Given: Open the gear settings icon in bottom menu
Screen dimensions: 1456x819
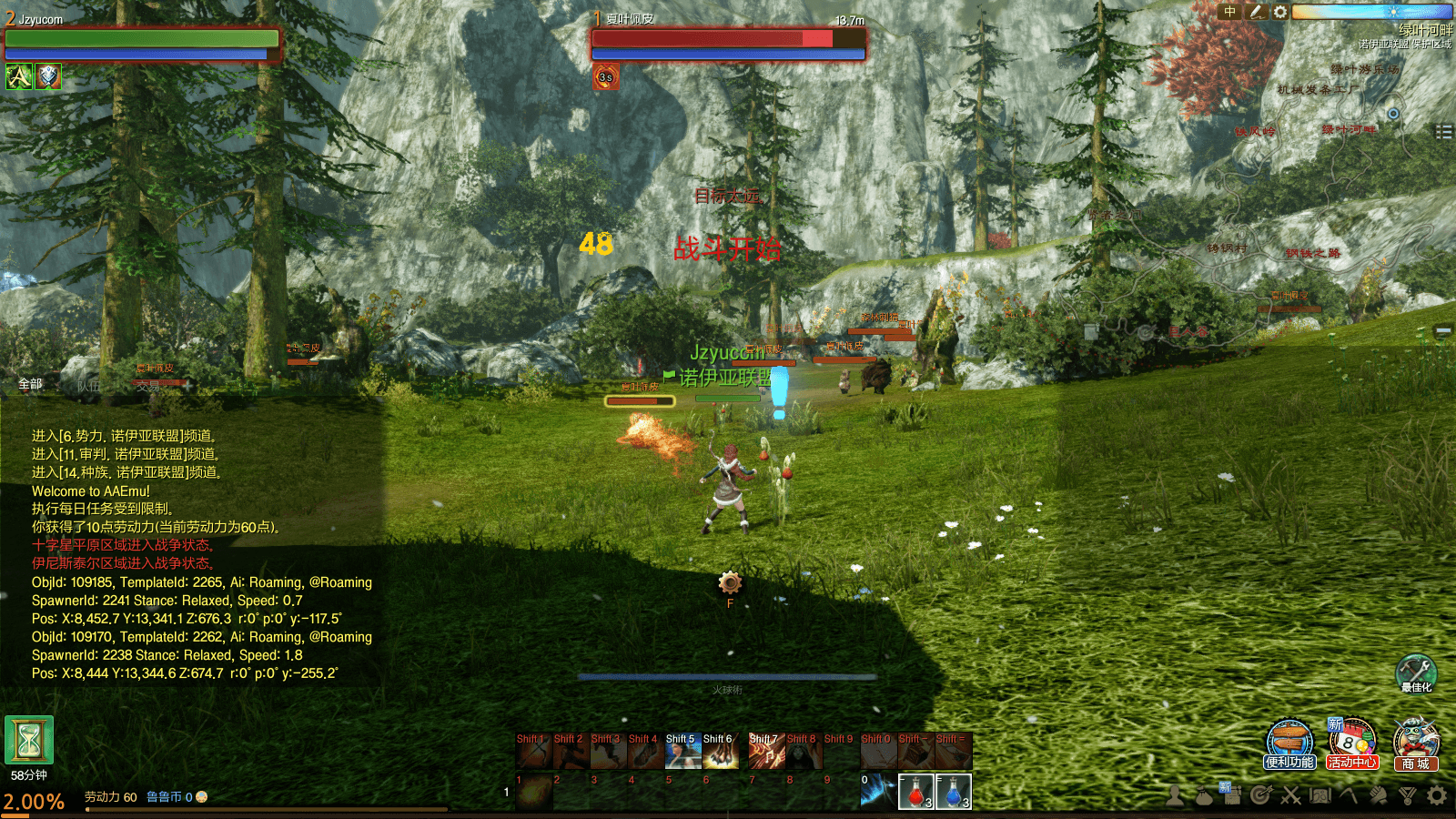Looking at the screenshot, I should [x=1437, y=795].
